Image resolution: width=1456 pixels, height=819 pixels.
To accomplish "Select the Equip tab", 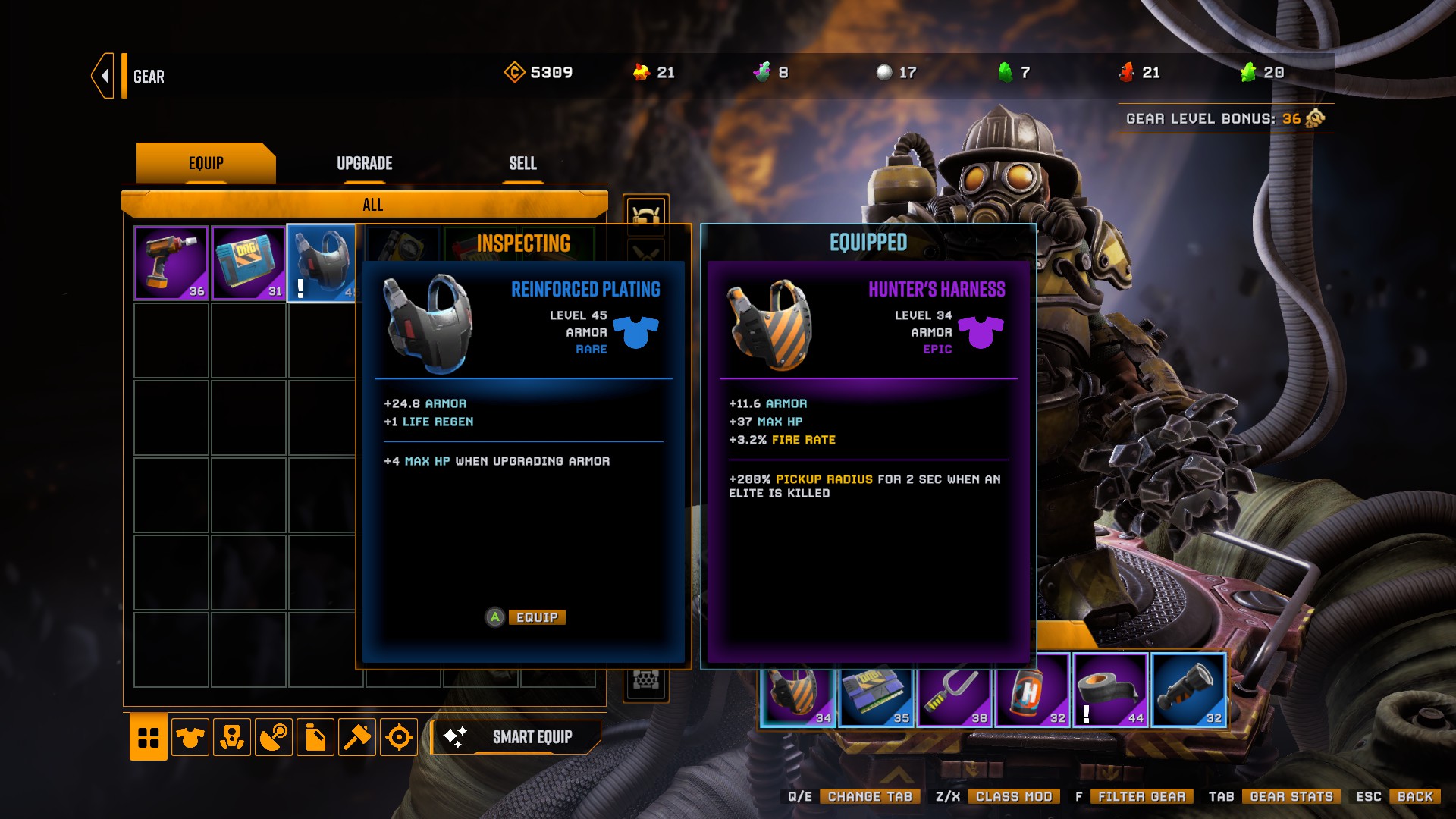I will [x=206, y=163].
